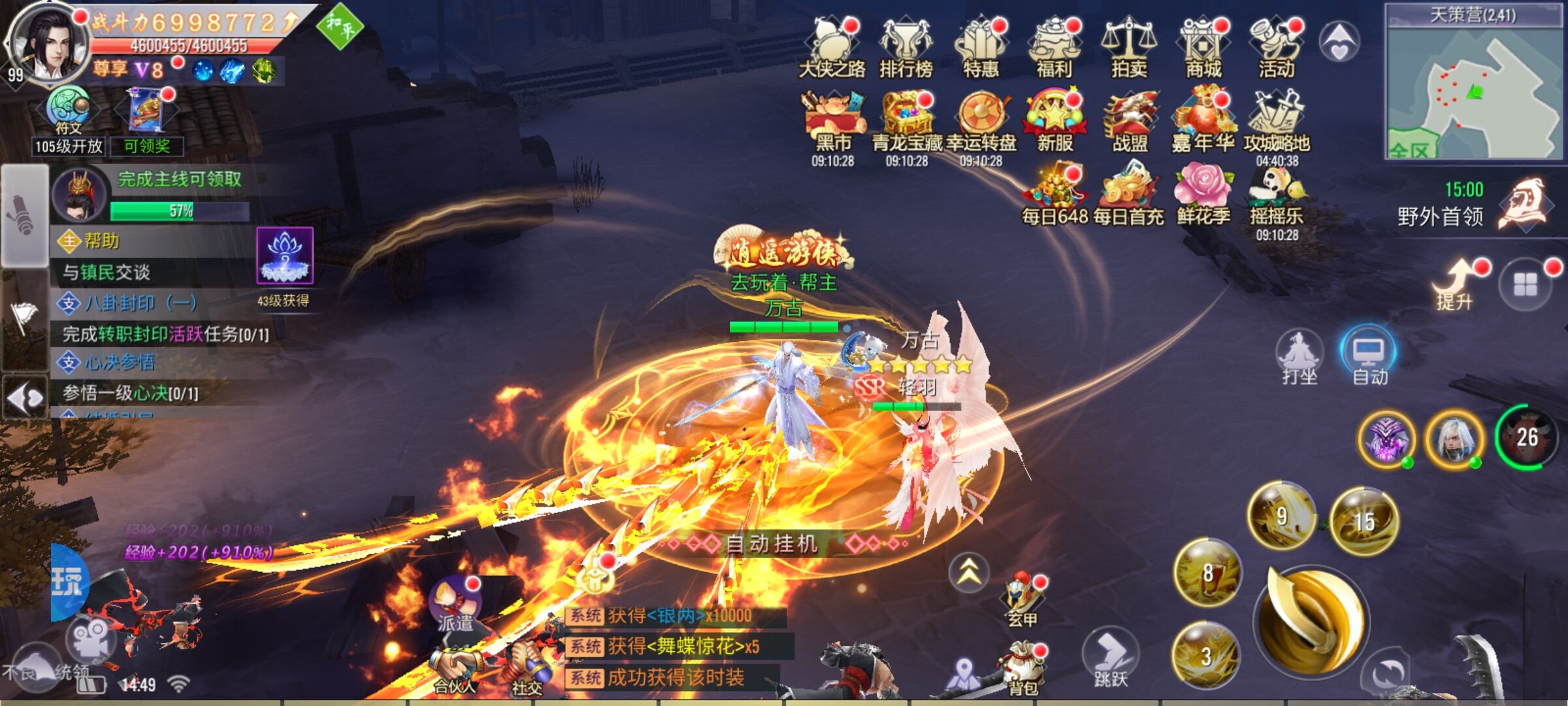Click the player portrait avatar

coord(50,42)
